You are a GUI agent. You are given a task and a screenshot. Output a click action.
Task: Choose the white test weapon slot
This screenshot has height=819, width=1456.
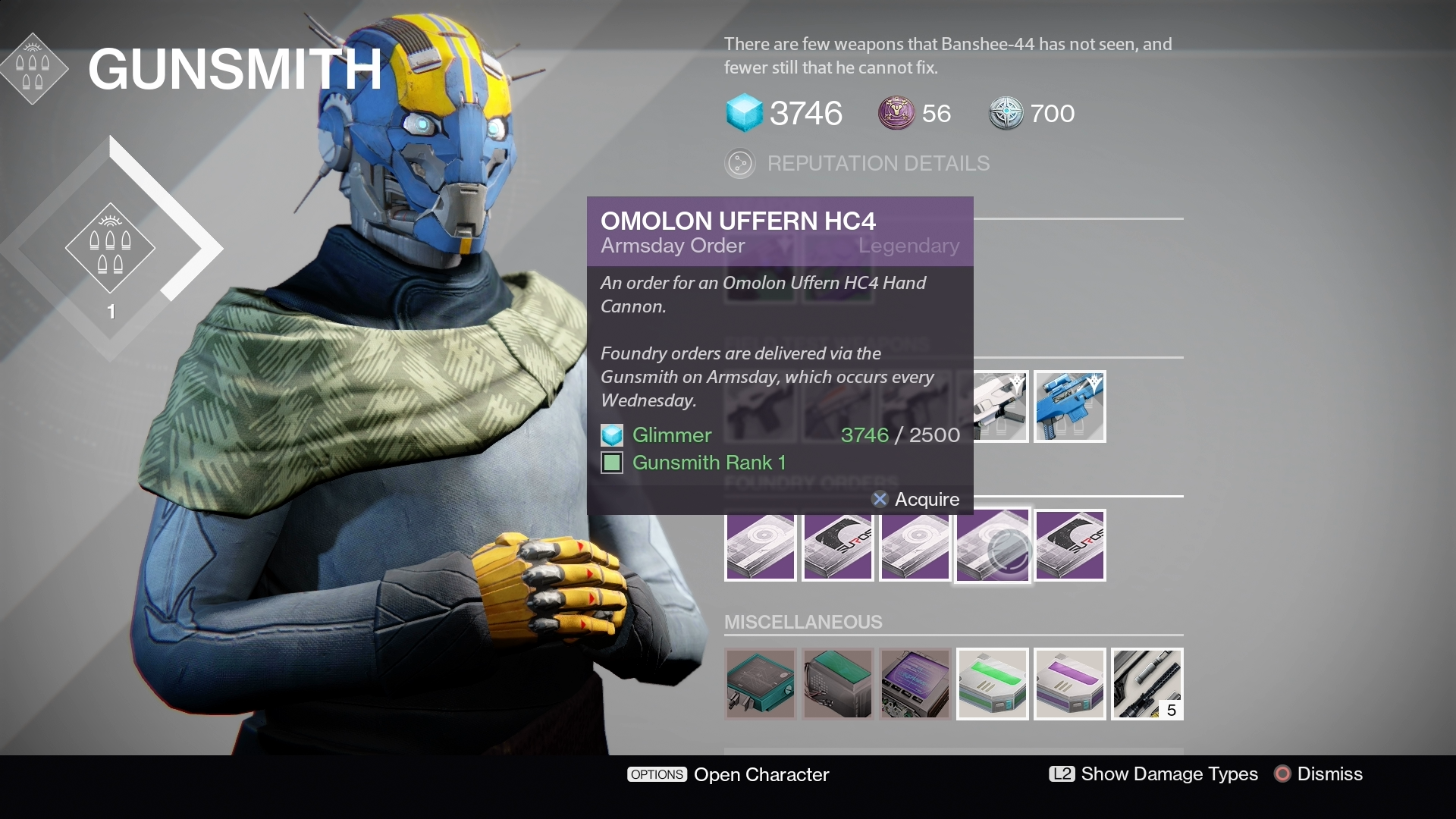click(999, 406)
